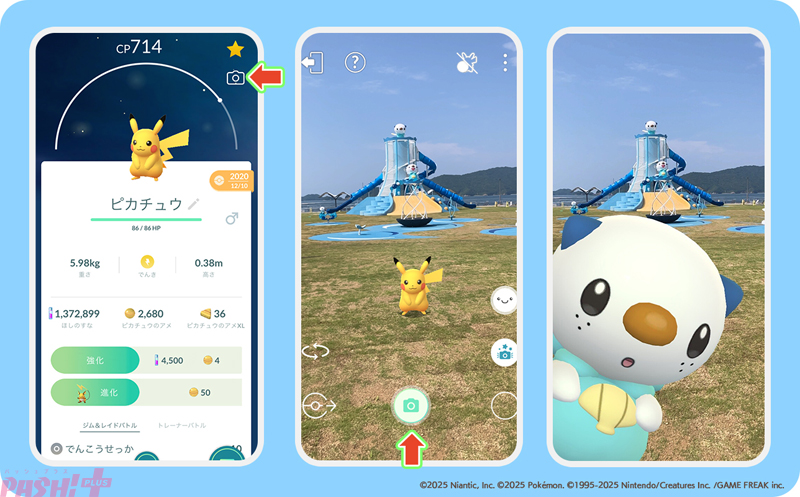Toggle the favorite star for Pikachu
800x497 pixels.
[236, 48]
